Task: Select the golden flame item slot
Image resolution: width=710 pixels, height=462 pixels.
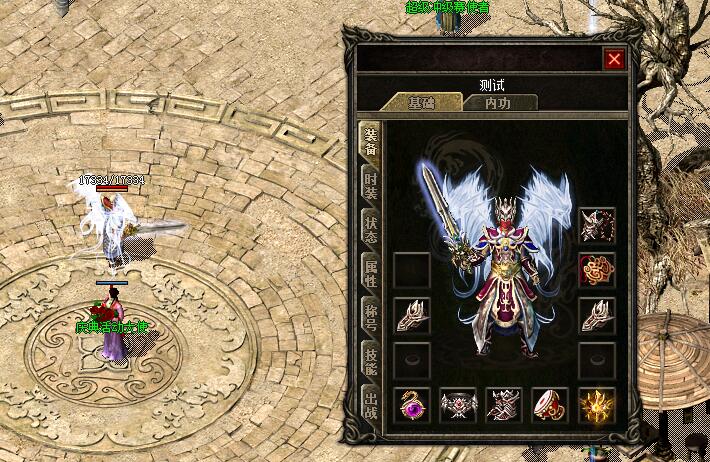Action: [x=597, y=405]
